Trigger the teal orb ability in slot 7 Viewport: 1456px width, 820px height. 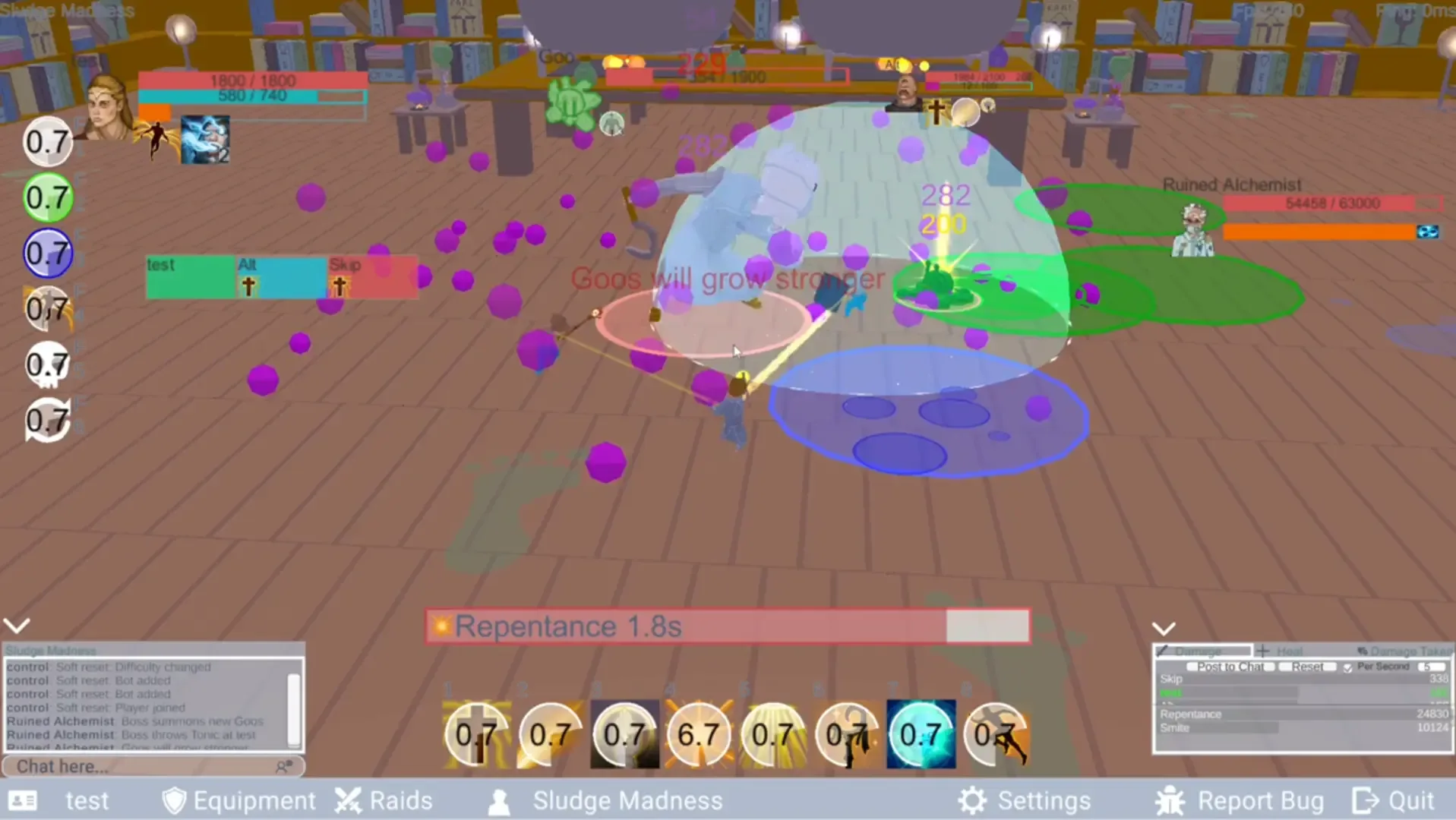[x=921, y=733]
